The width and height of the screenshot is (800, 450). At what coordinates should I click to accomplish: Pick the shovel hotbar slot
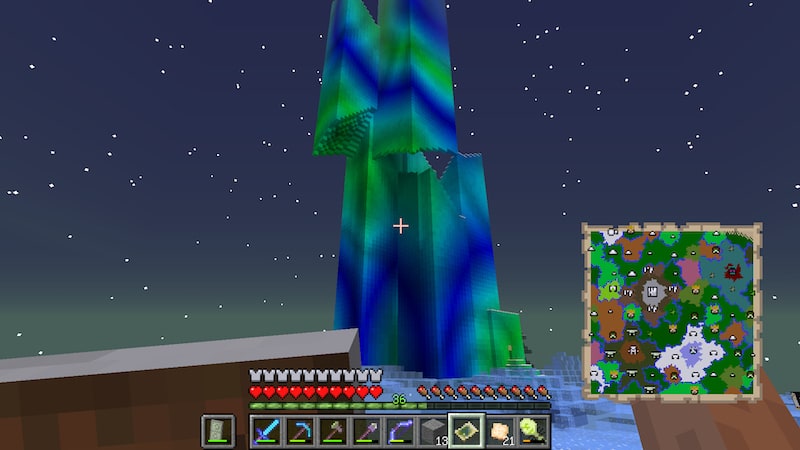coord(365,431)
